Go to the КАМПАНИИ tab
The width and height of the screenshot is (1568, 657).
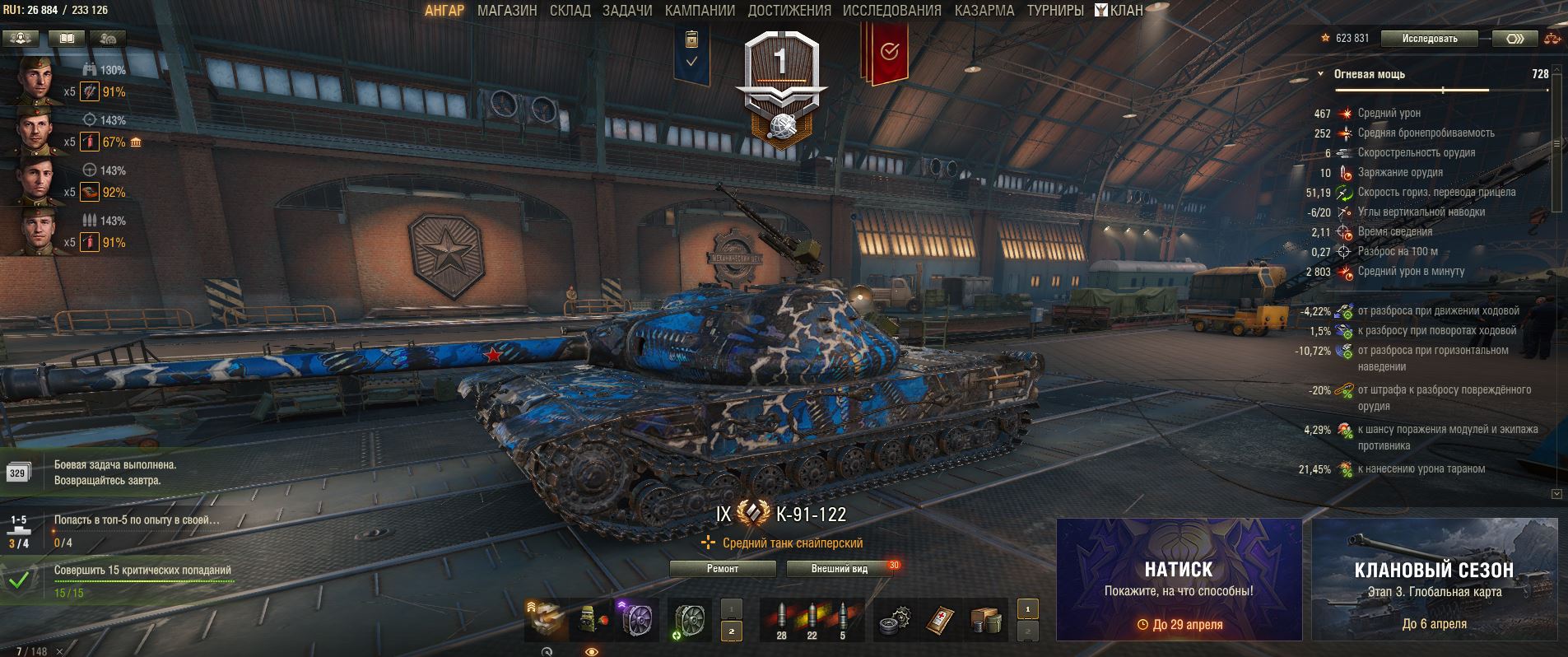coord(700,11)
